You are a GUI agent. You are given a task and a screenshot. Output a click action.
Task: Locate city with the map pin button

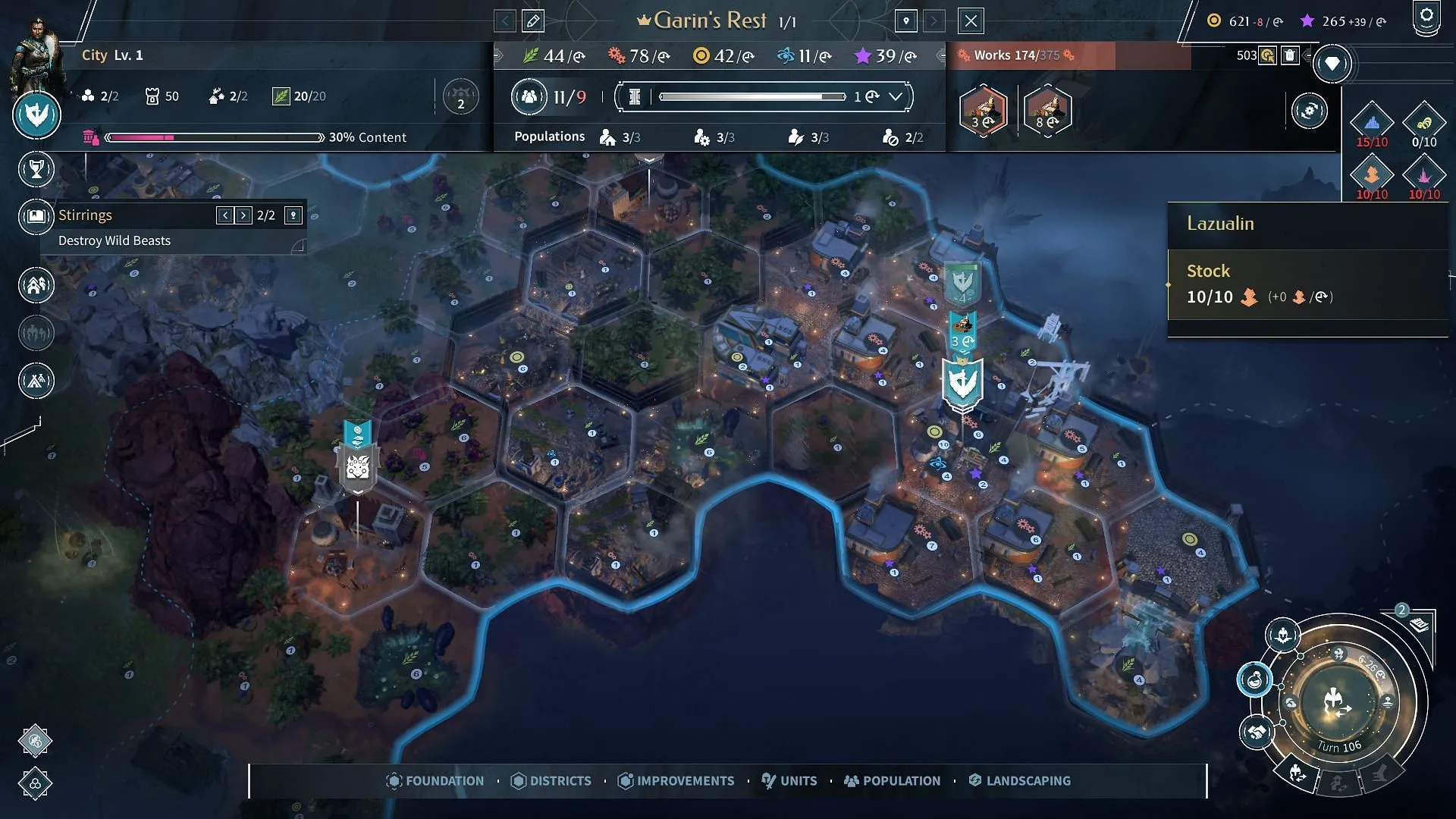tap(906, 21)
